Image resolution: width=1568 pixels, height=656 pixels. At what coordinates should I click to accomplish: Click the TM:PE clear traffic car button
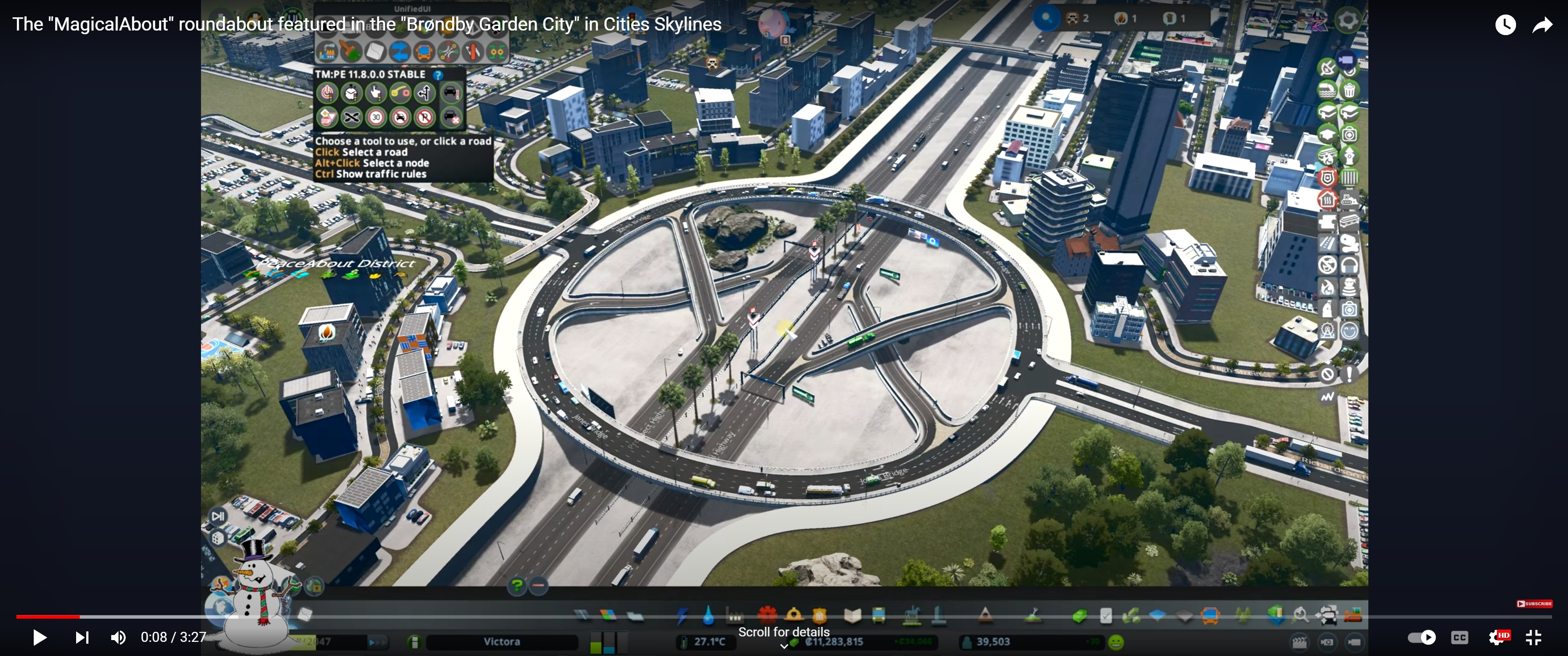[x=451, y=117]
